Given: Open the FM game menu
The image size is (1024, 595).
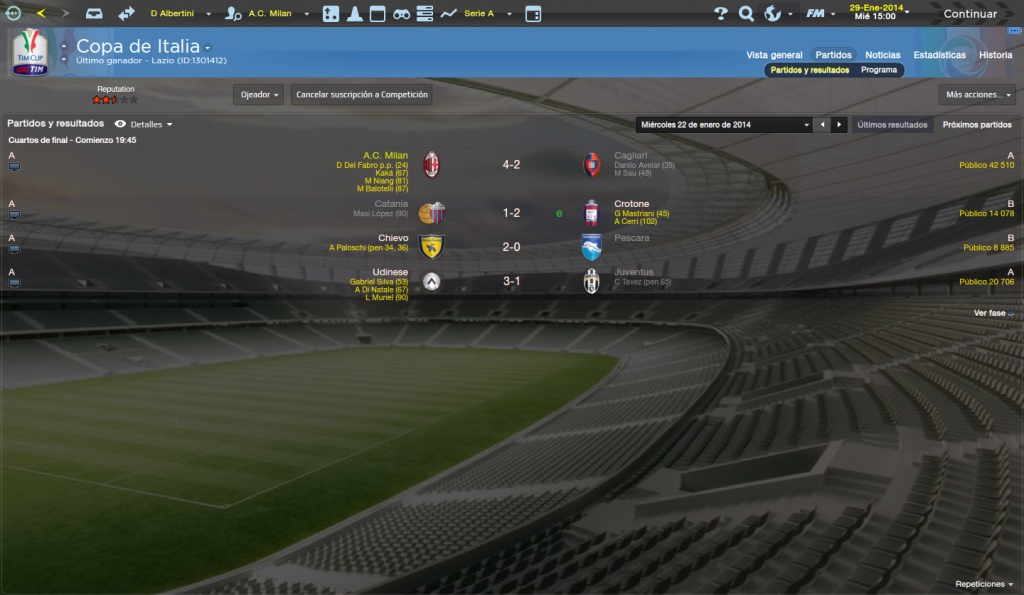Looking at the screenshot, I should pyautogui.click(x=819, y=14).
